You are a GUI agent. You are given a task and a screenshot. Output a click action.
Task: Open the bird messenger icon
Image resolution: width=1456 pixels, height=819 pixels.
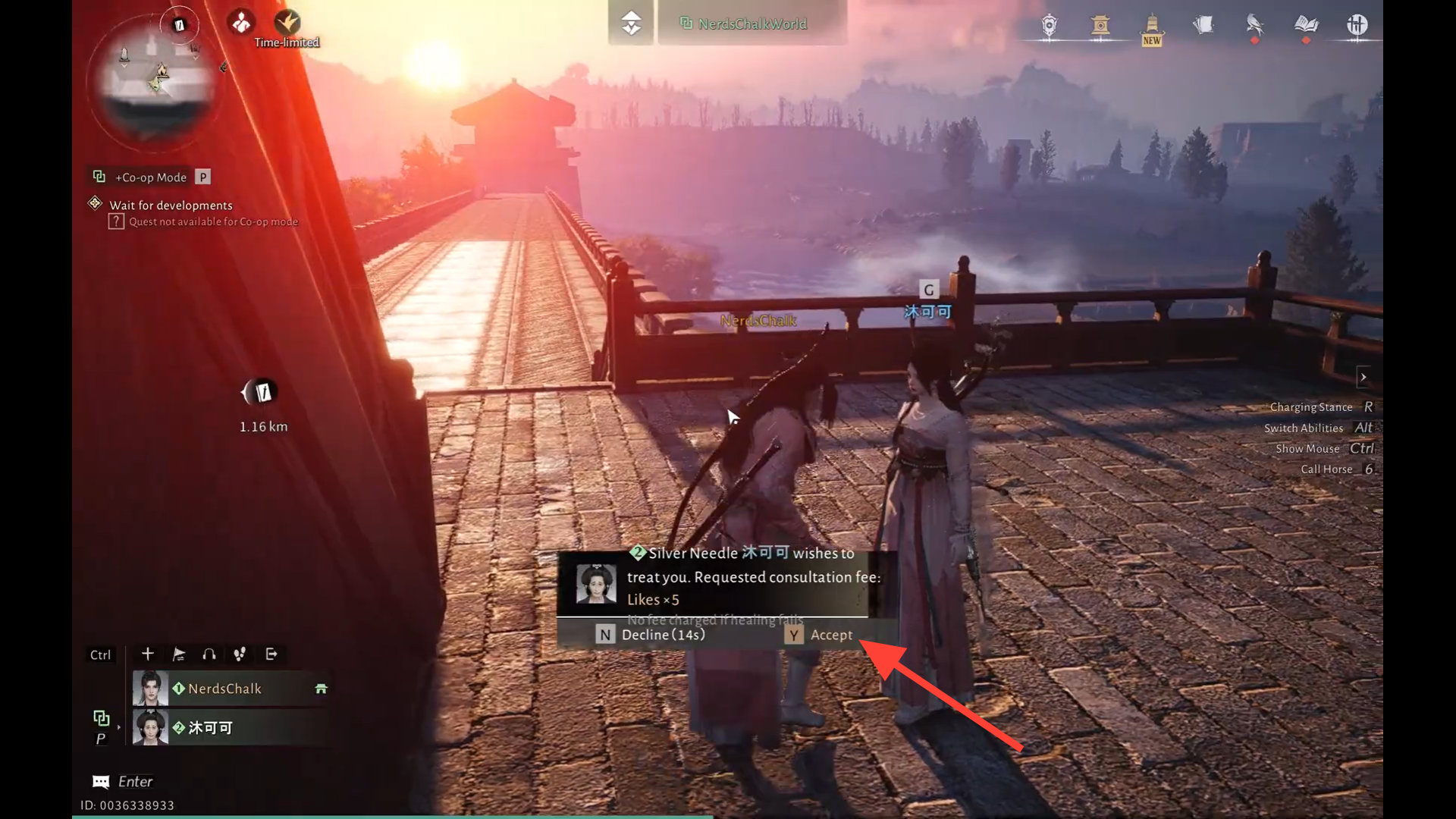click(1254, 26)
